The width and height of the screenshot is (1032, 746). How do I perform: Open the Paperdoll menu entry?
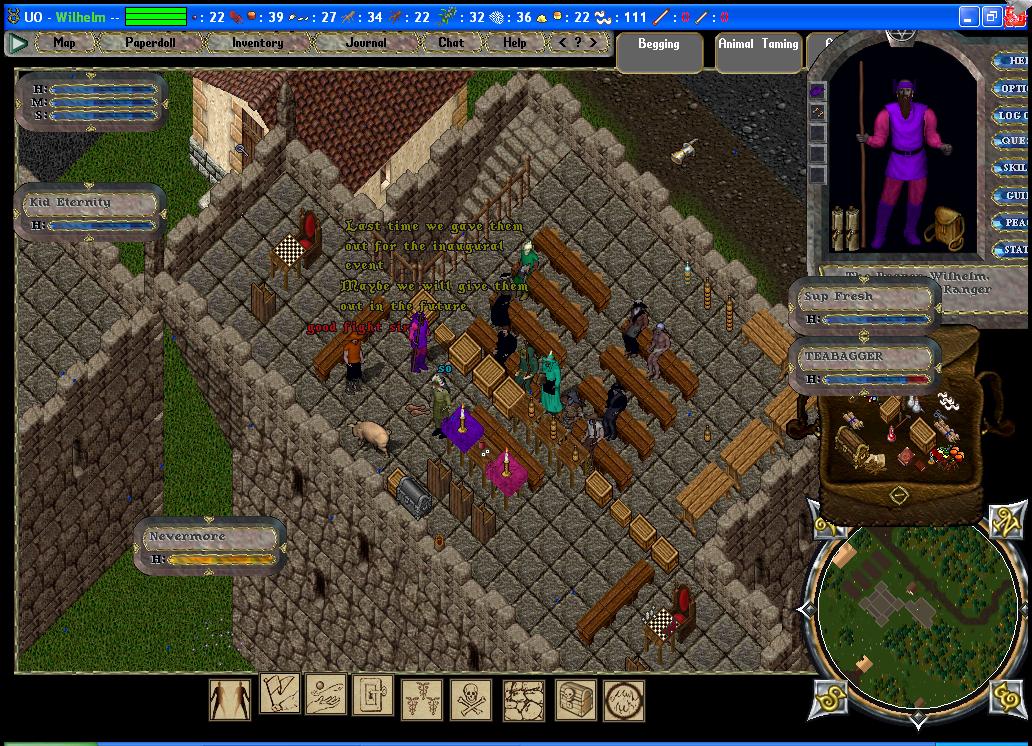pyautogui.click(x=150, y=43)
